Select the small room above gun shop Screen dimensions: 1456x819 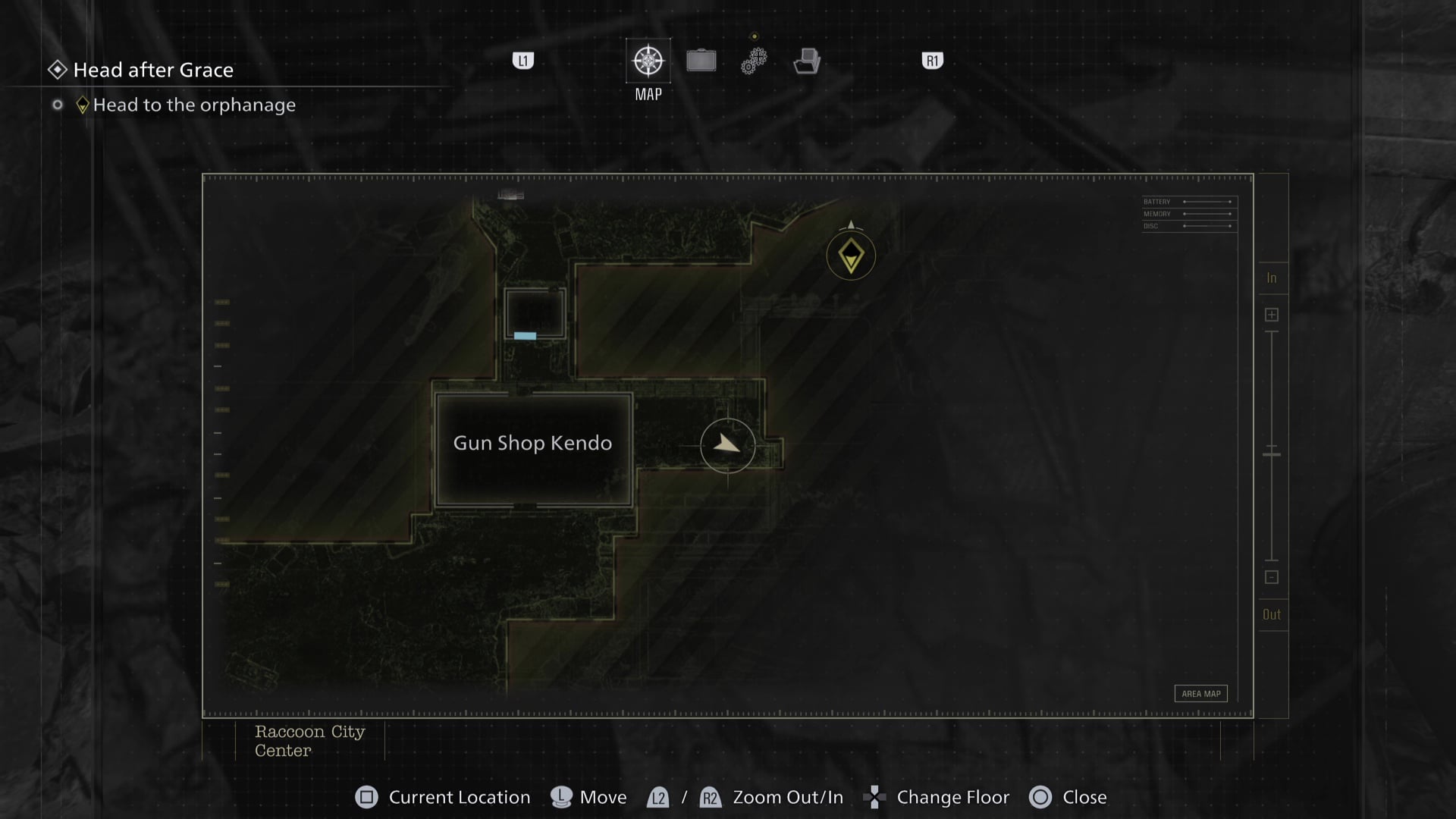(x=535, y=312)
